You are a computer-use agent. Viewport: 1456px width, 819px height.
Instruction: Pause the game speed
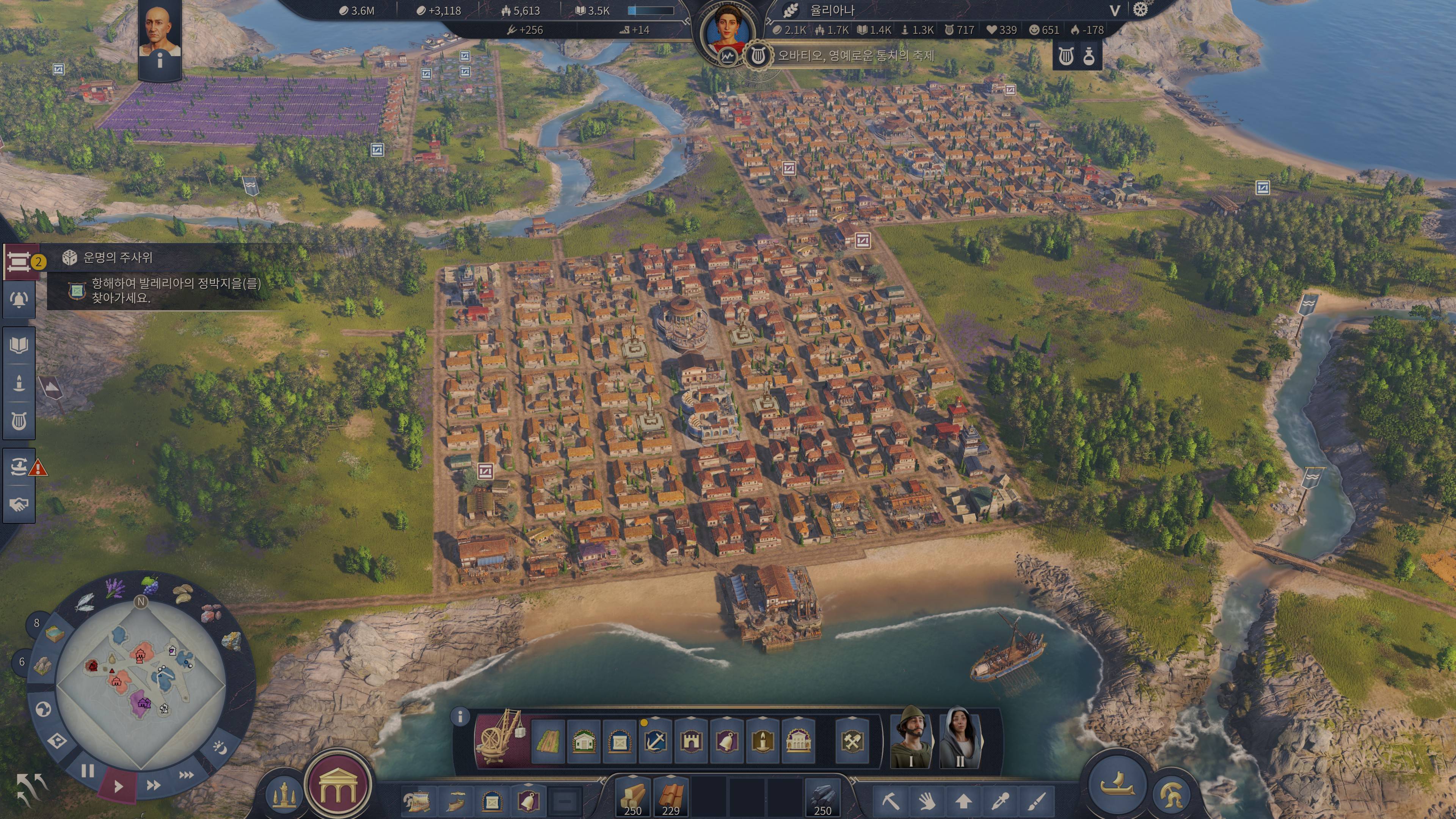click(x=88, y=771)
